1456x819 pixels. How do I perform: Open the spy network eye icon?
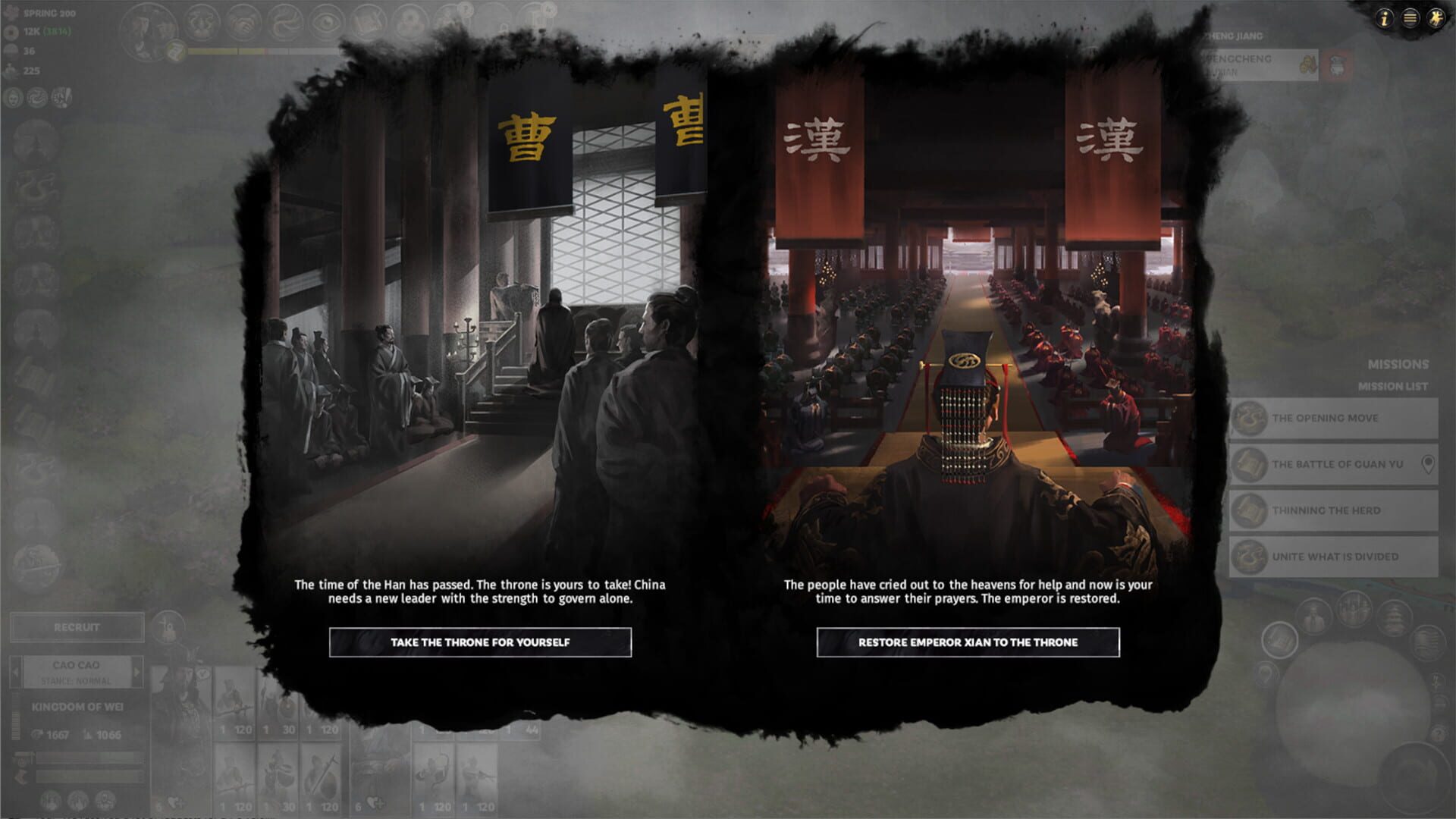(327, 23)
